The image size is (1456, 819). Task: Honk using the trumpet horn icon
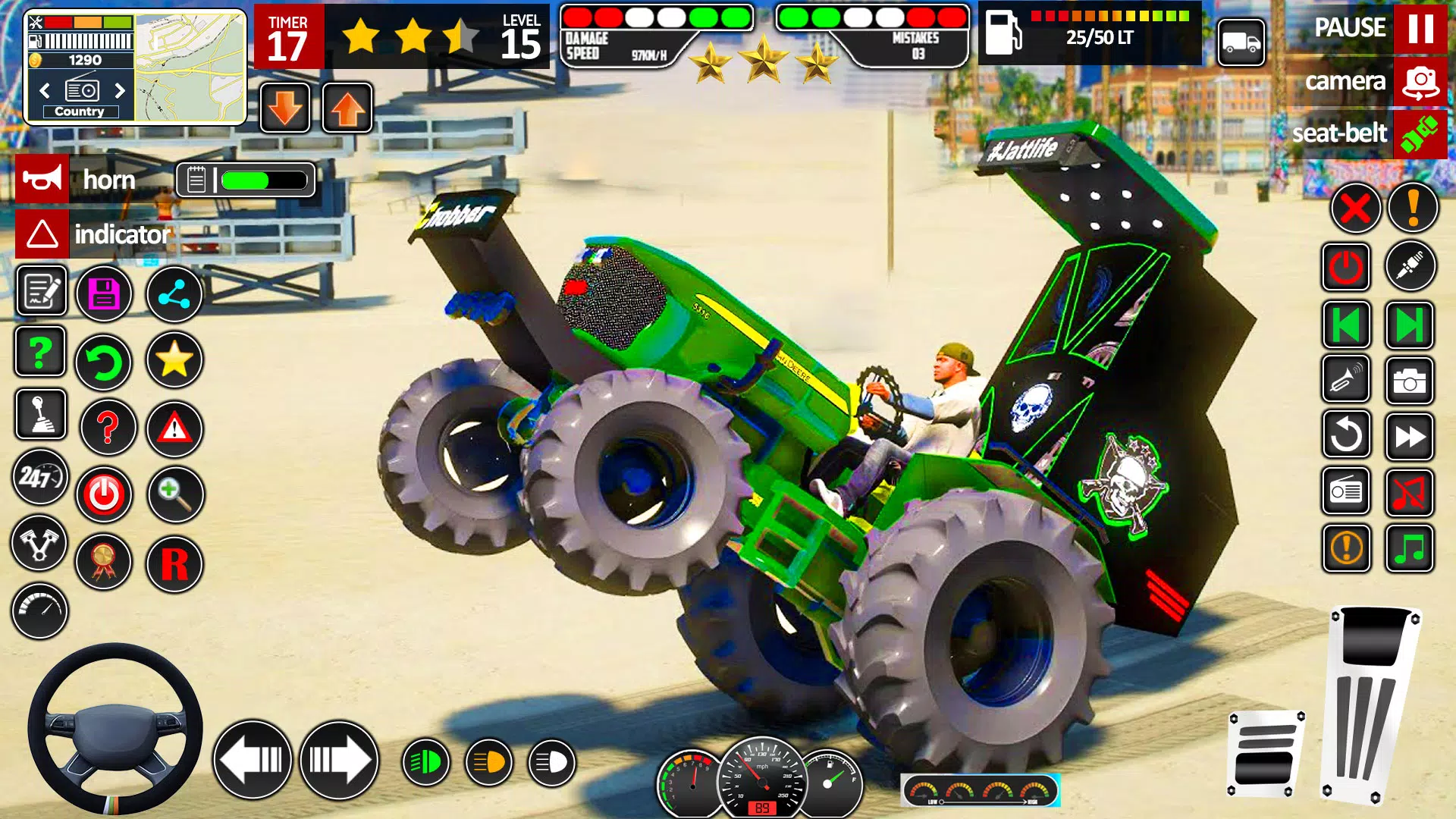pos(1345,380)
